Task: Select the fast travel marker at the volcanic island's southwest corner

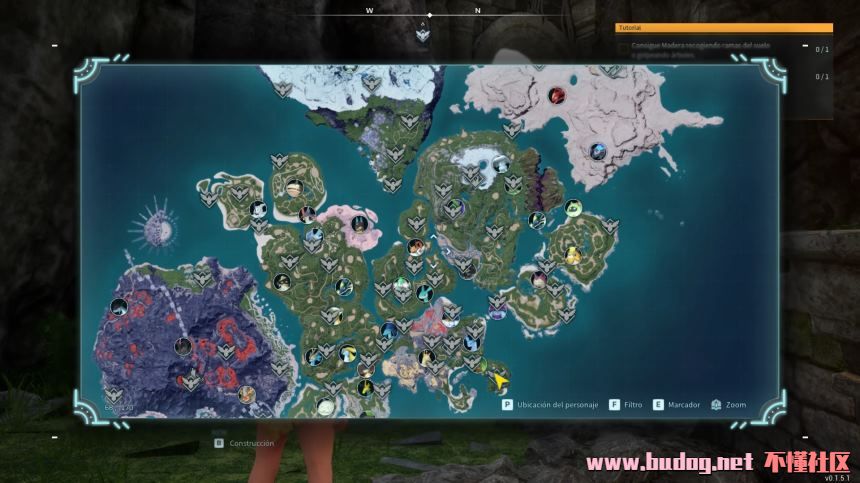Action: coord(113,394)
